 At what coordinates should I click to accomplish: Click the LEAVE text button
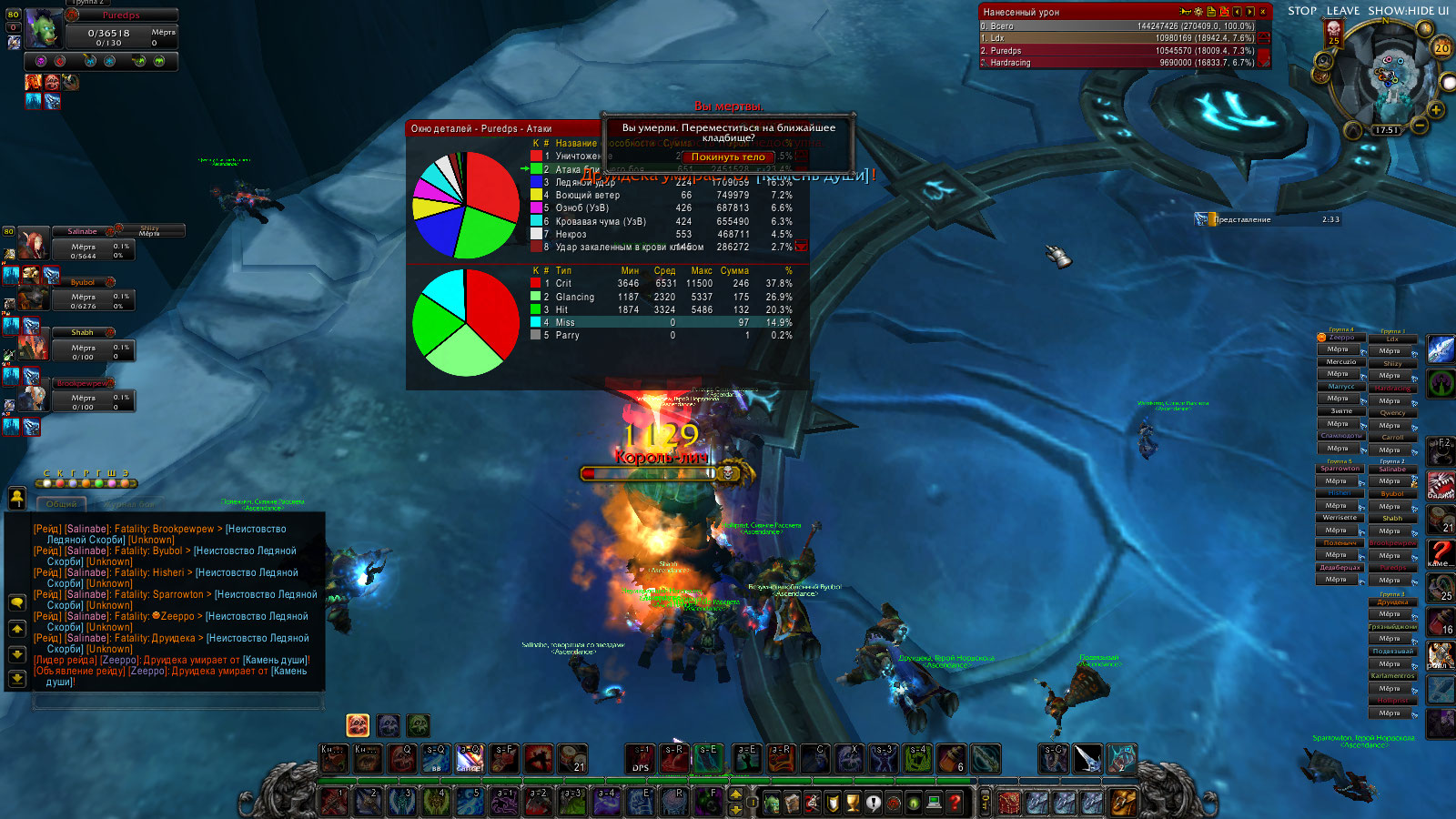1343,11
